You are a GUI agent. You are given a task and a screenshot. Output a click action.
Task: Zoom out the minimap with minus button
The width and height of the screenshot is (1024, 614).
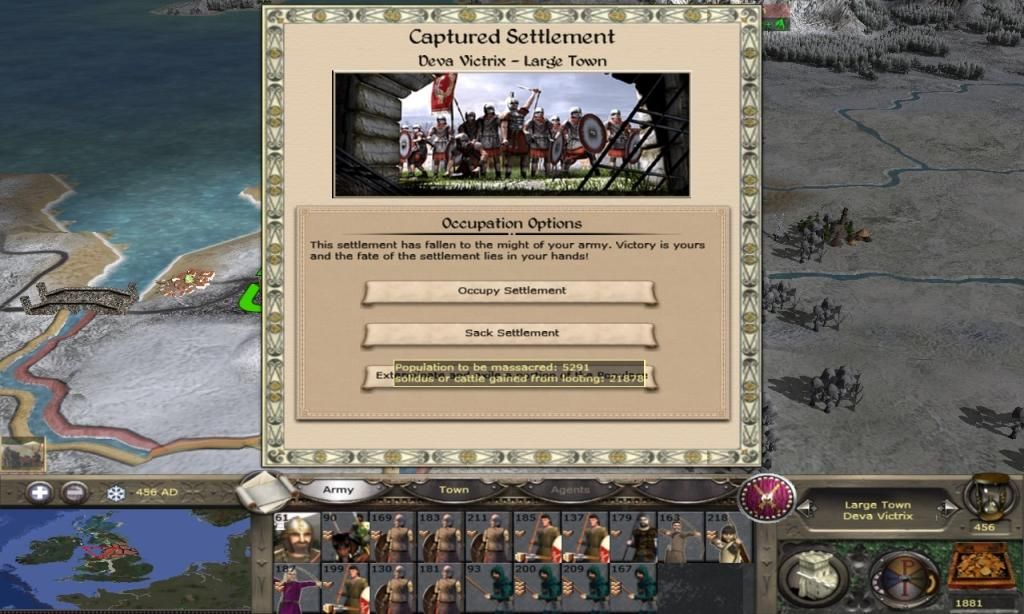click(x=74, y=492)
